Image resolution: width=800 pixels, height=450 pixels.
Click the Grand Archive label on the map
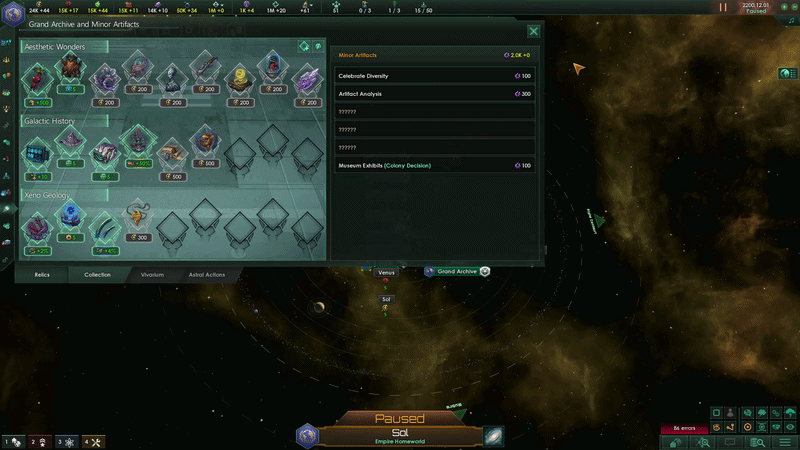[x=458, y=271]
